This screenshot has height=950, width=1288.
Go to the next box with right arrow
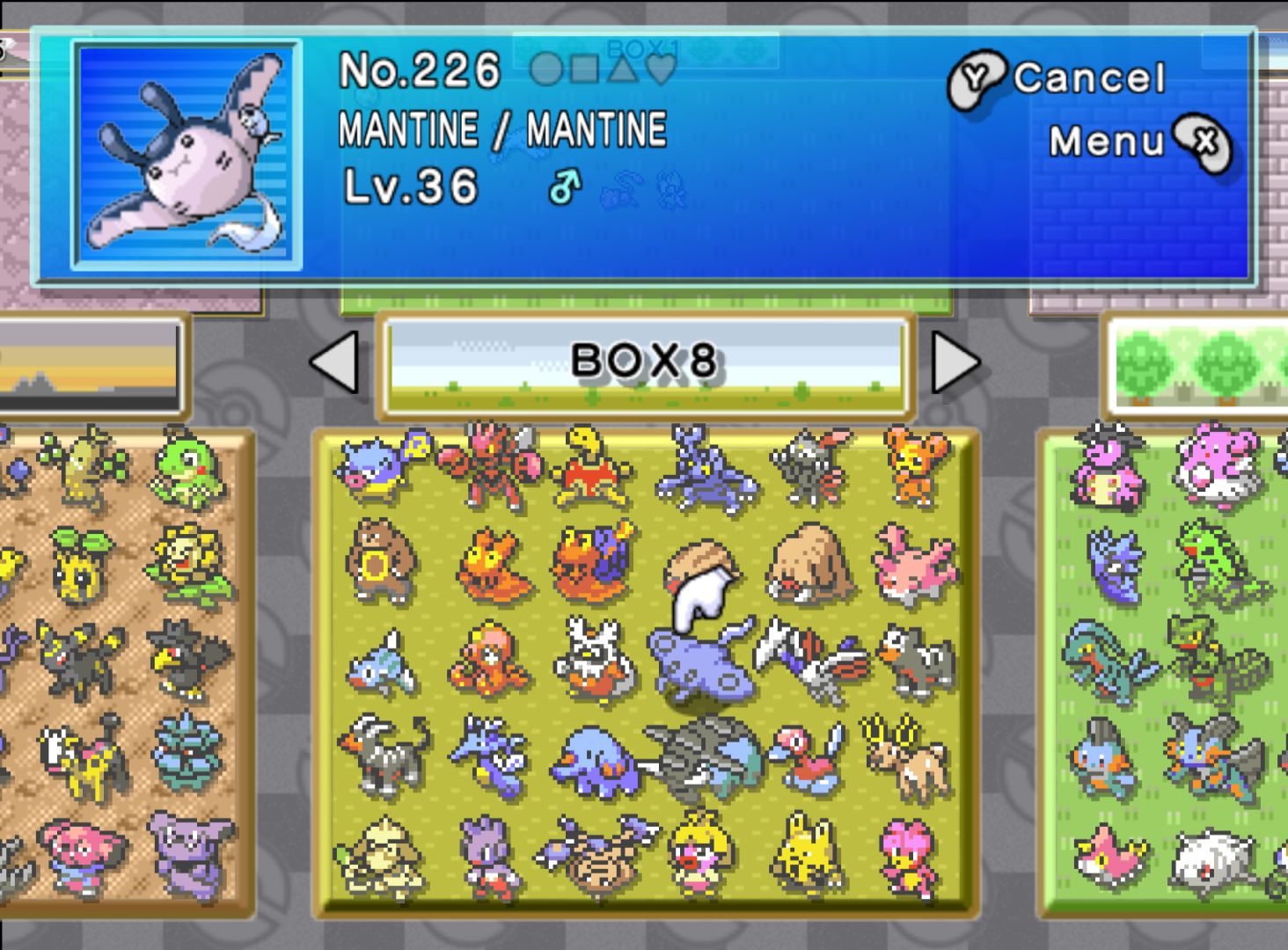click(x=955, y=362)
